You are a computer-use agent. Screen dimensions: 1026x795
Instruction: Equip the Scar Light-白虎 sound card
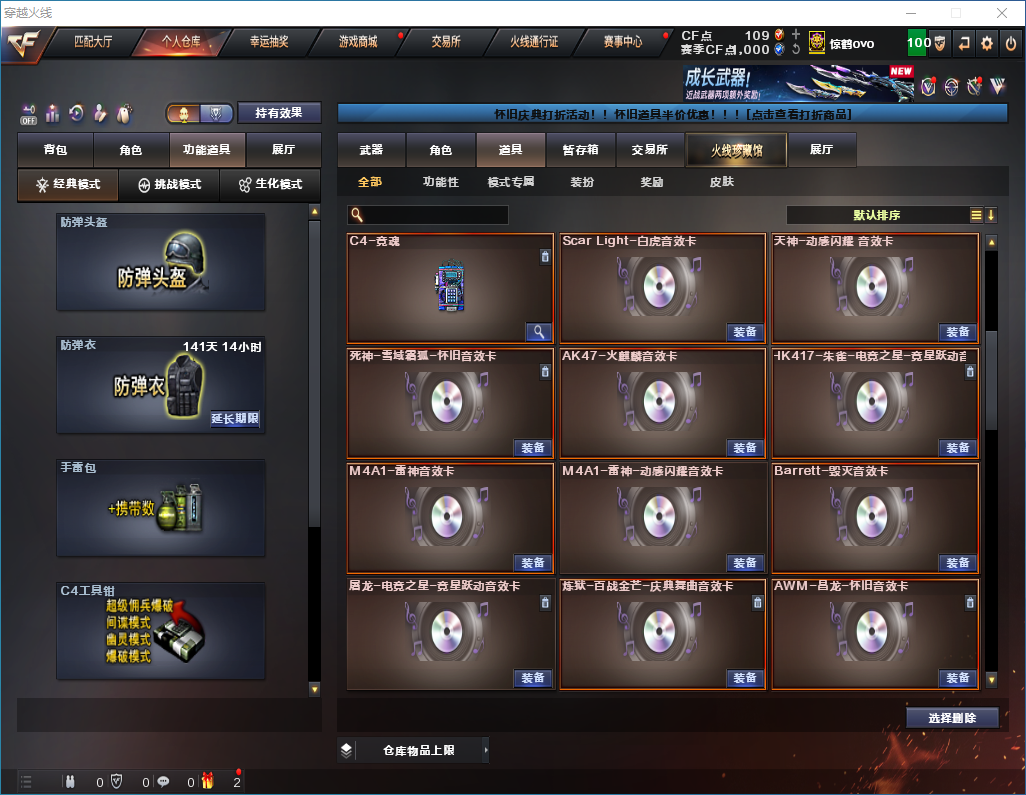(x=745, y=332)
